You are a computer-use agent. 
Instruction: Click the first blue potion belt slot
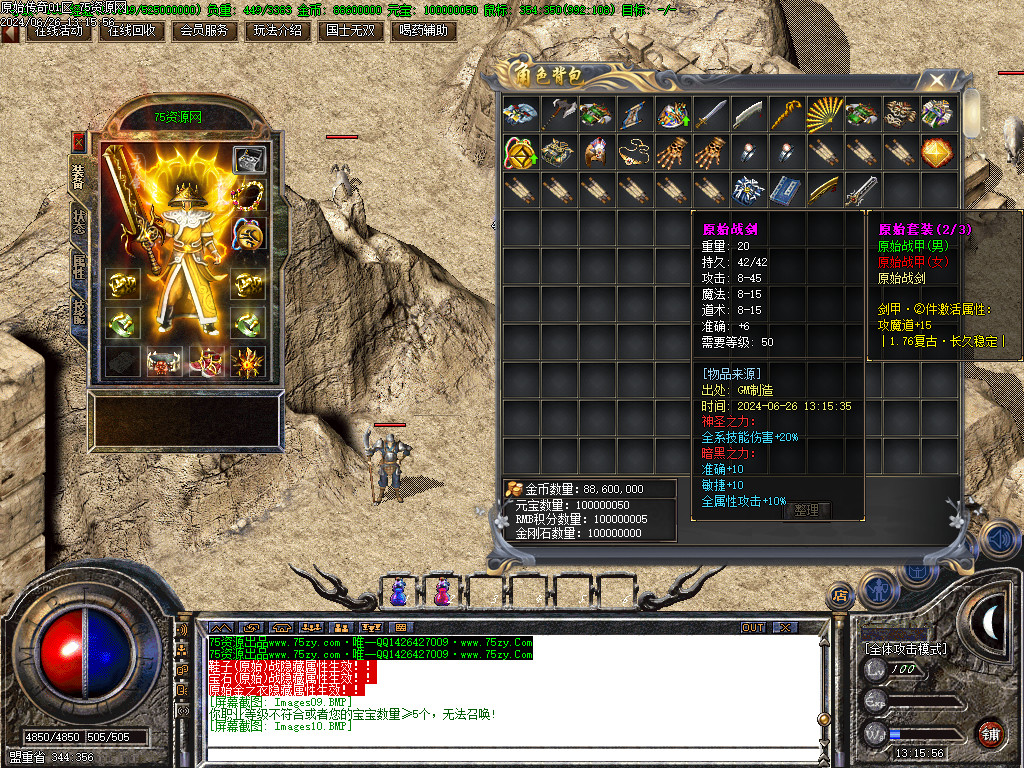[398, 593]
